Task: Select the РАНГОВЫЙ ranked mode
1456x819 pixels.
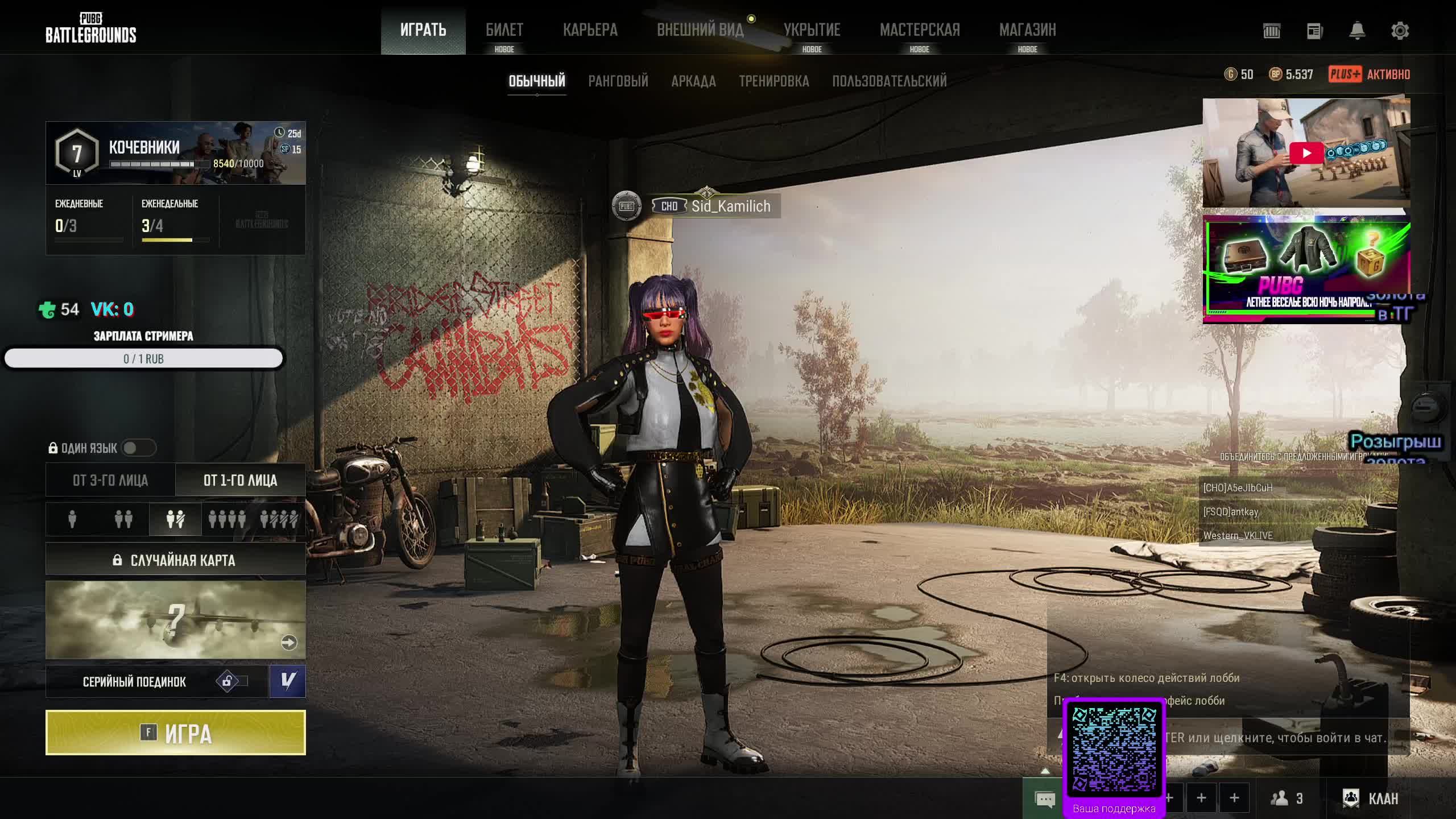Action: point(618,81)
